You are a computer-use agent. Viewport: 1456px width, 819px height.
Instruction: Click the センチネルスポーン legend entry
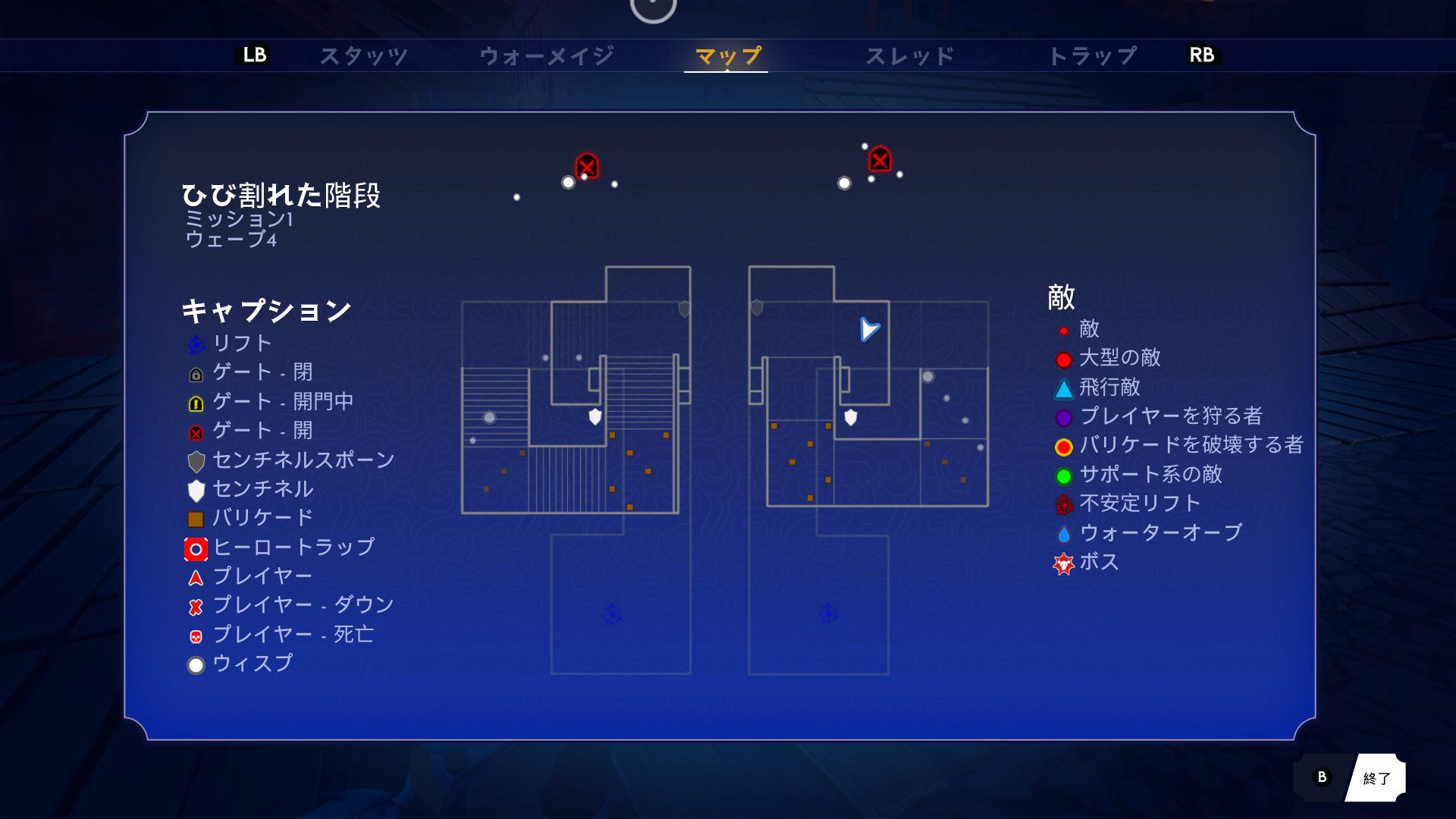click(x=303, y=460)
